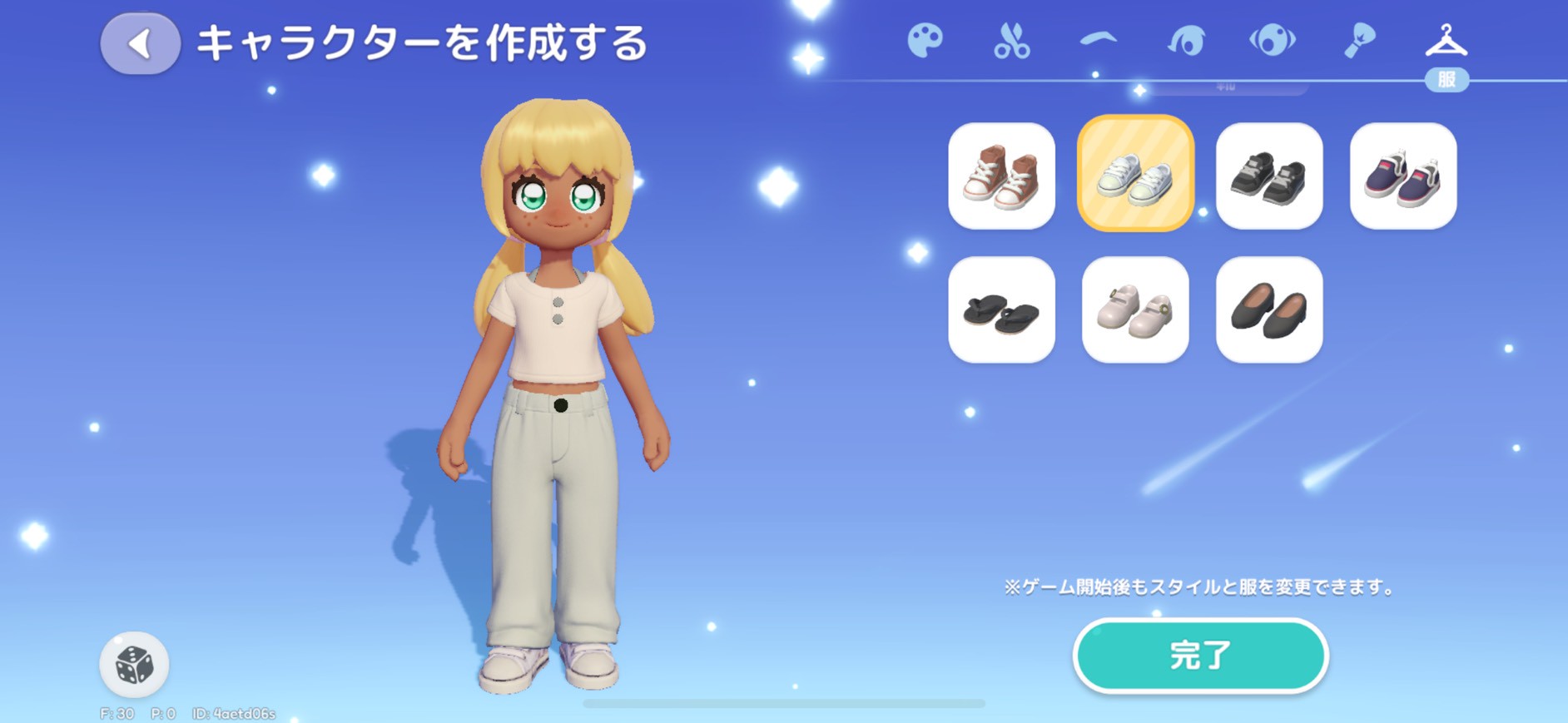Select the color palette customization icon

[926, 39]
